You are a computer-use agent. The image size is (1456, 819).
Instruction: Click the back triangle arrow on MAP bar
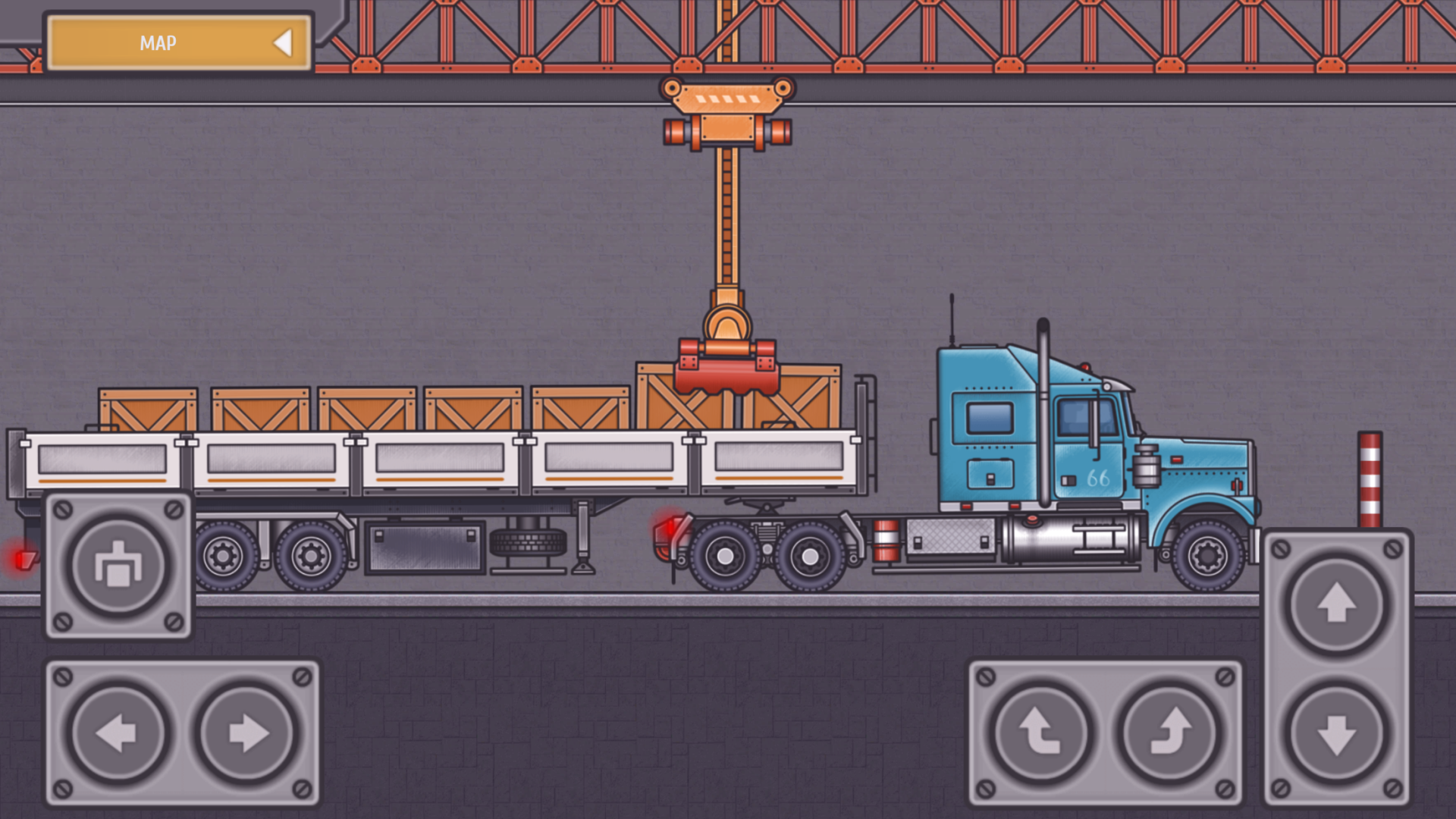285,43
